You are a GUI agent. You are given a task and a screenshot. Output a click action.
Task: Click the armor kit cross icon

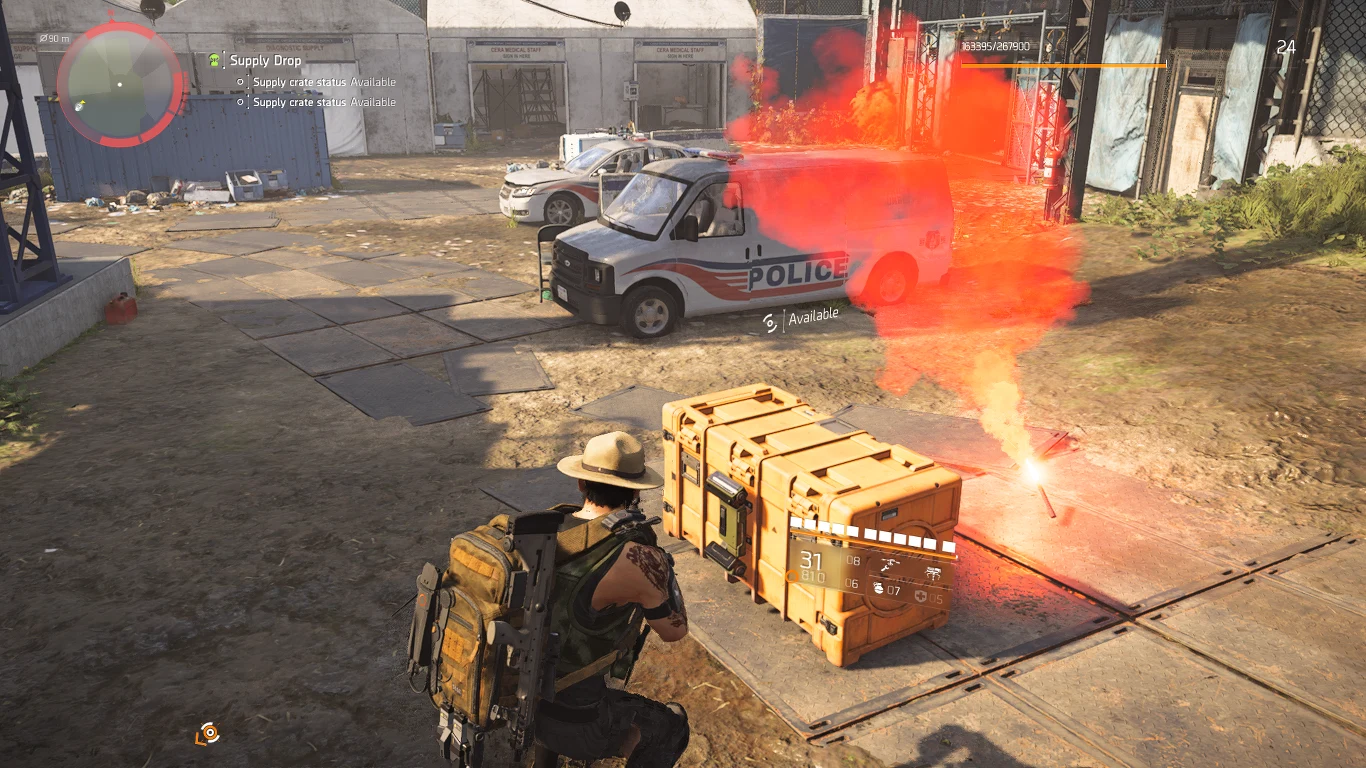click(x=921, y=595)
